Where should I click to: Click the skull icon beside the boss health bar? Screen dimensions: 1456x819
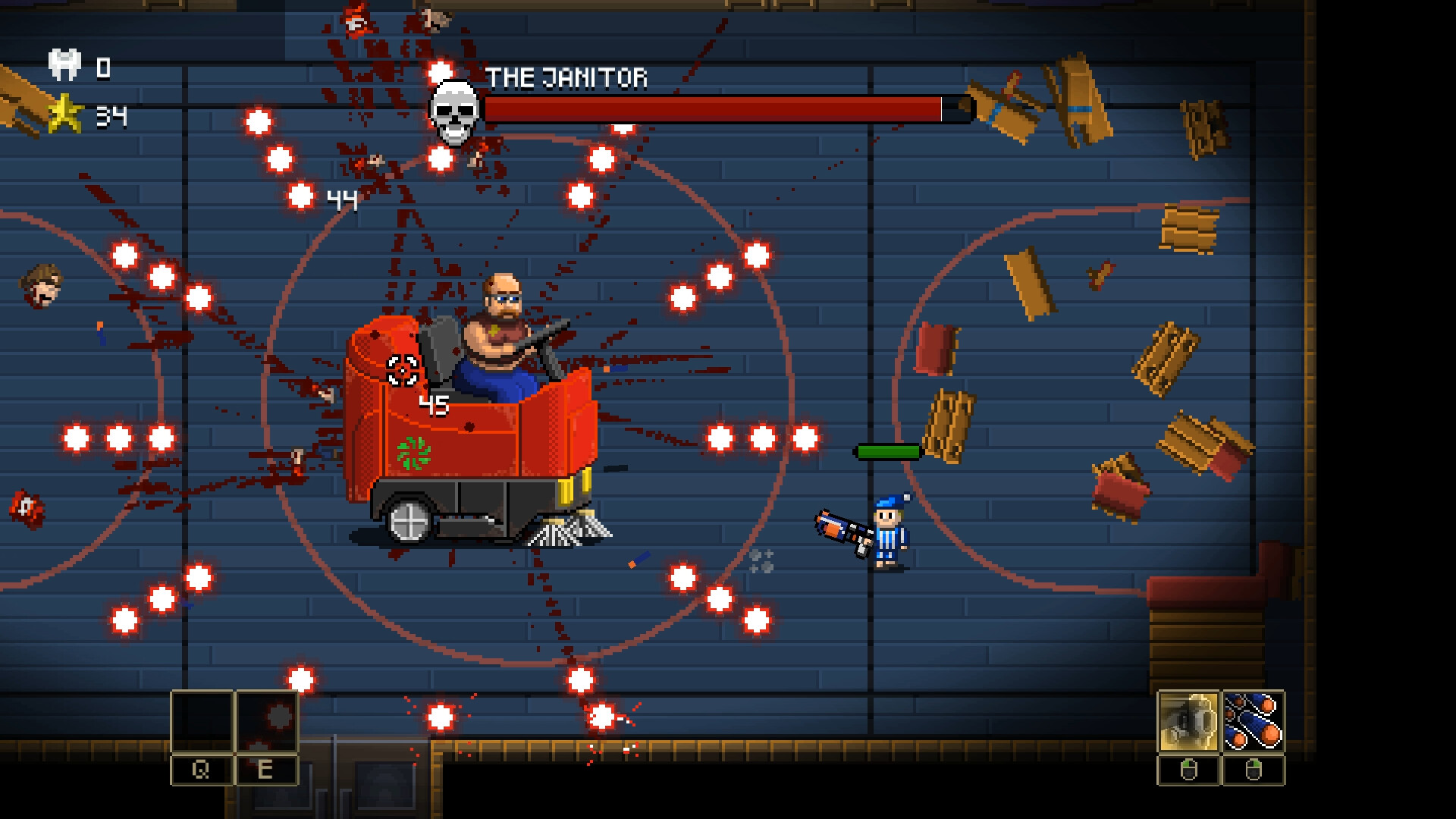[x=453, y=111]
